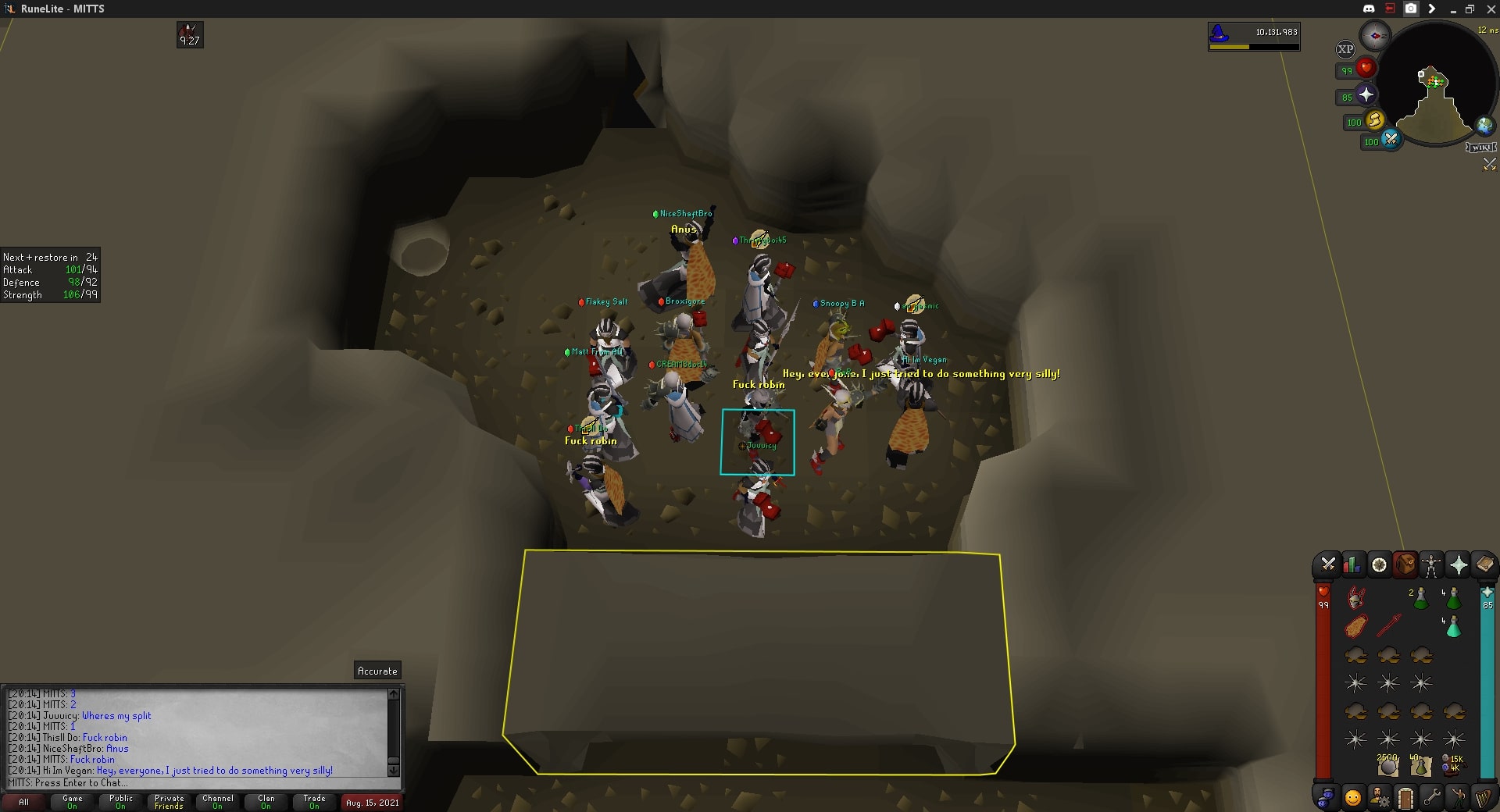
Task: Open settings via the wrench icon
Action: pyautogui.click(x=1431, y=796)
